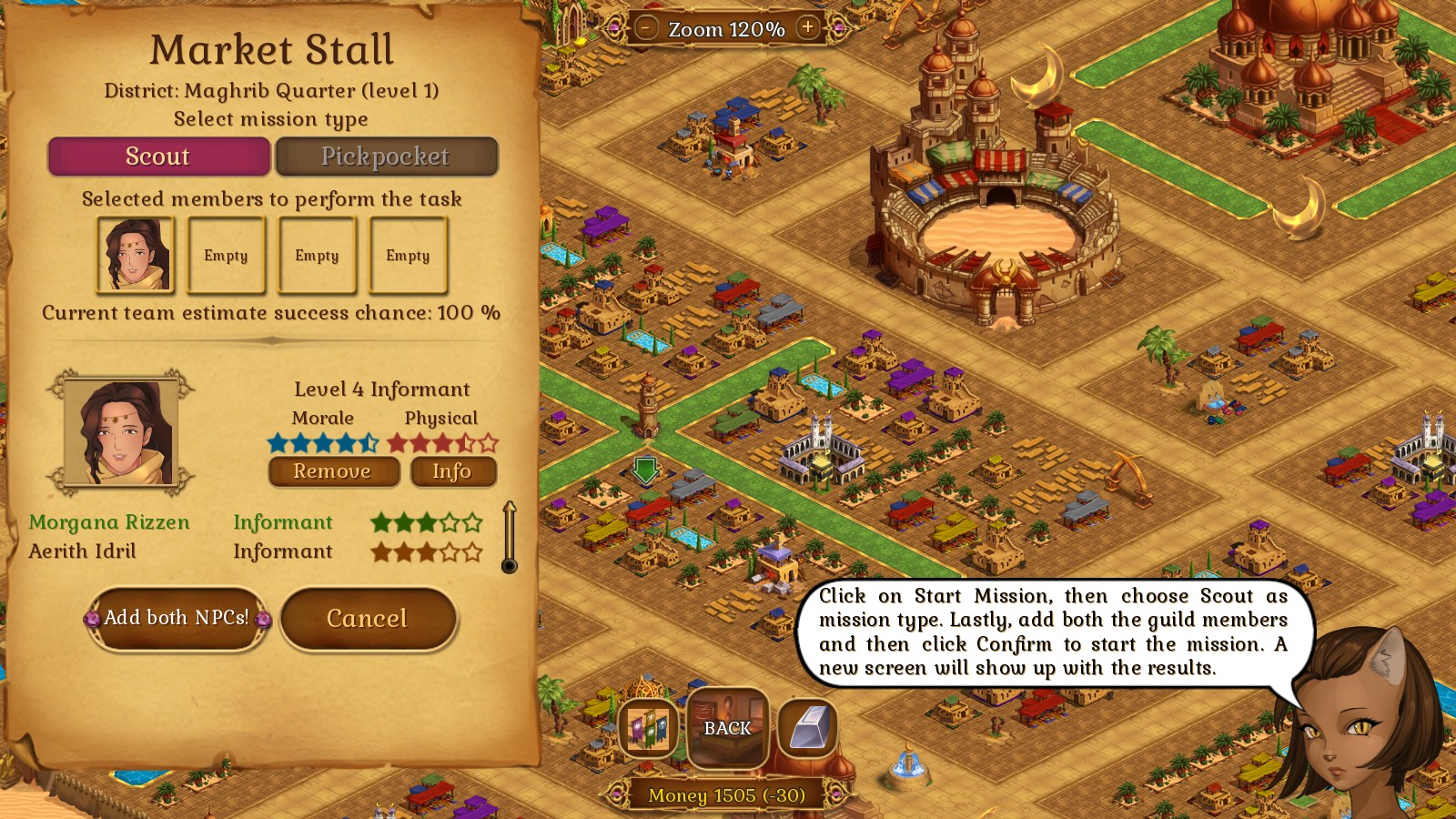View Info for the Level 4 Informant
The image size is (1456, 819).
[453, 471]
